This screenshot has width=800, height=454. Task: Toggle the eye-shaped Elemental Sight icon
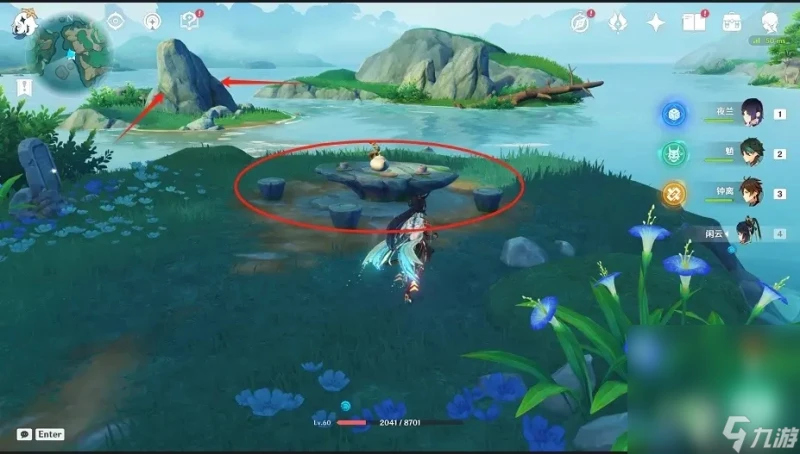(x=116, y=21)
